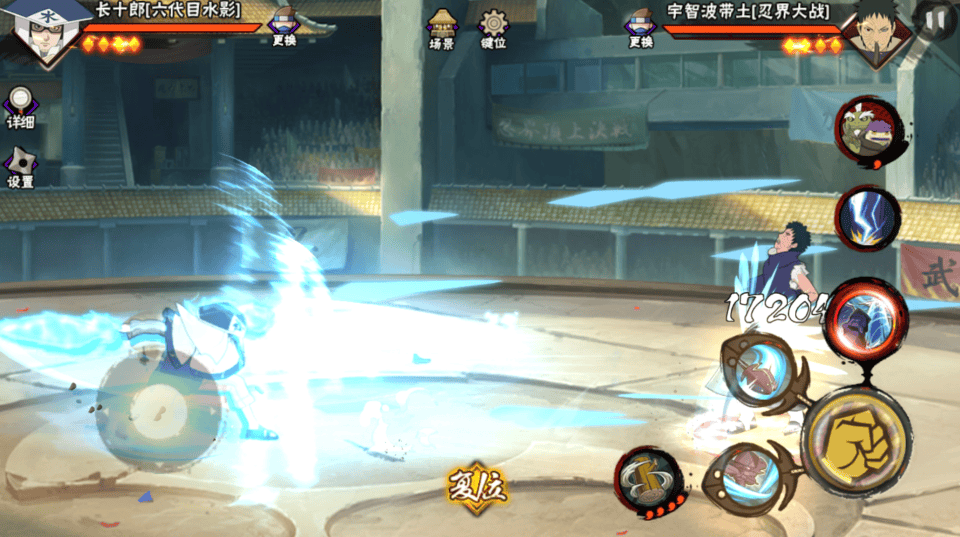
Task: Use the golden fist basic attack
Action: click(856, 439)
